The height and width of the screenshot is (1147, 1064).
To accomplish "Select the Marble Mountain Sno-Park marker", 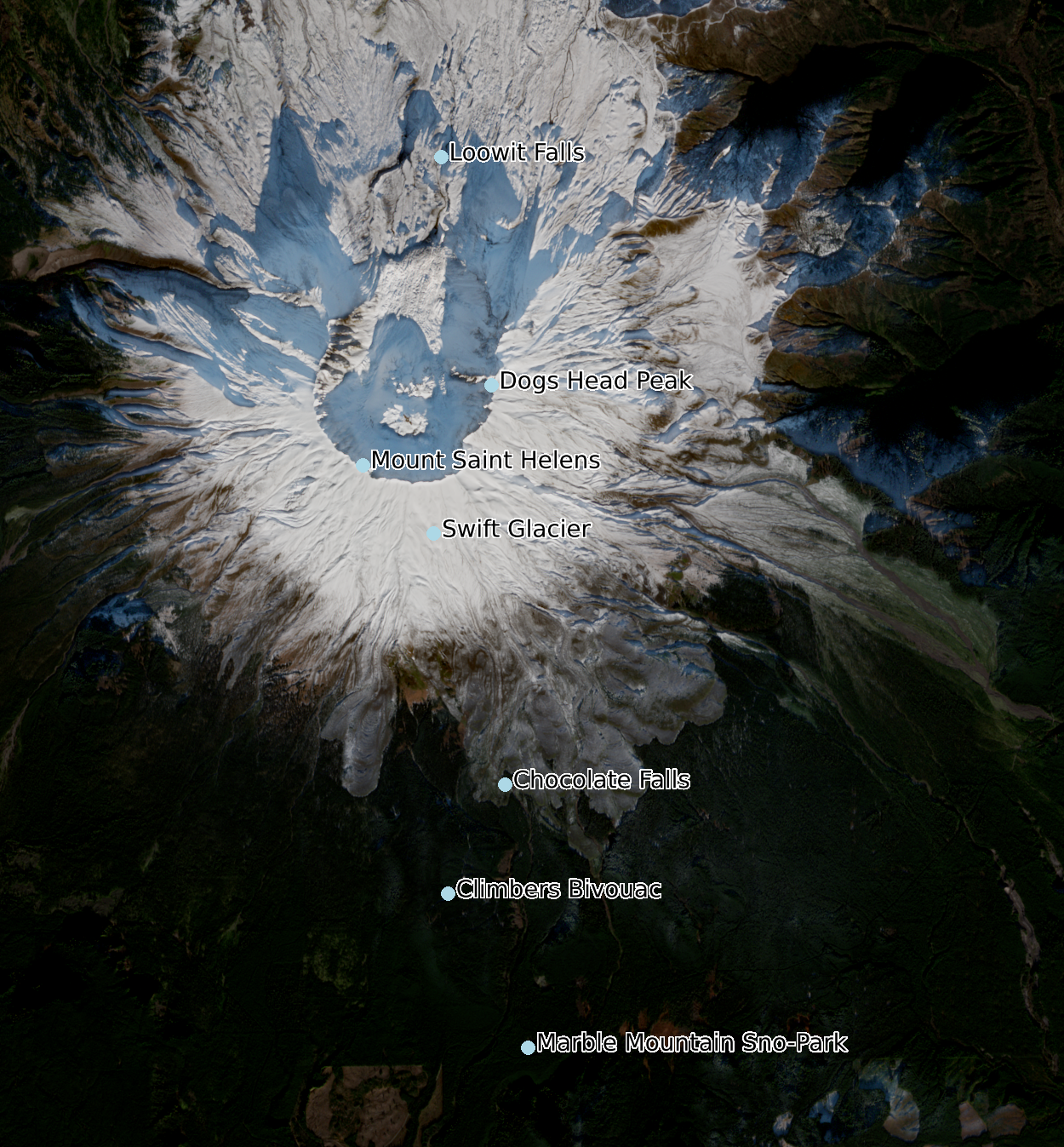I will point(528,1047).
